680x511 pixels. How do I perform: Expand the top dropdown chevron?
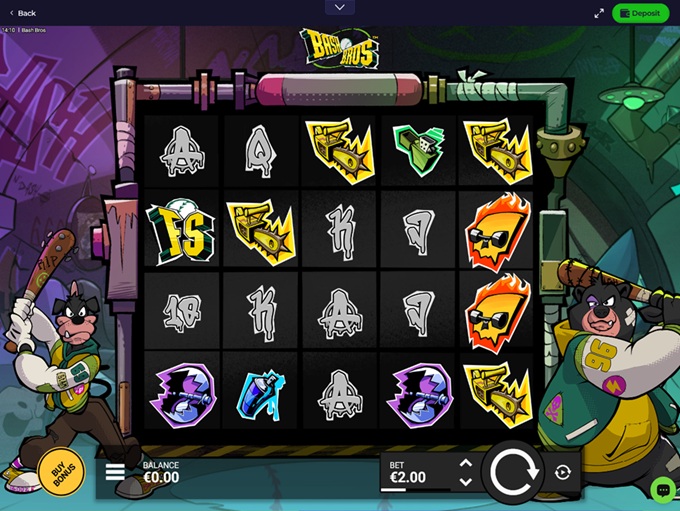pos(339,7)
